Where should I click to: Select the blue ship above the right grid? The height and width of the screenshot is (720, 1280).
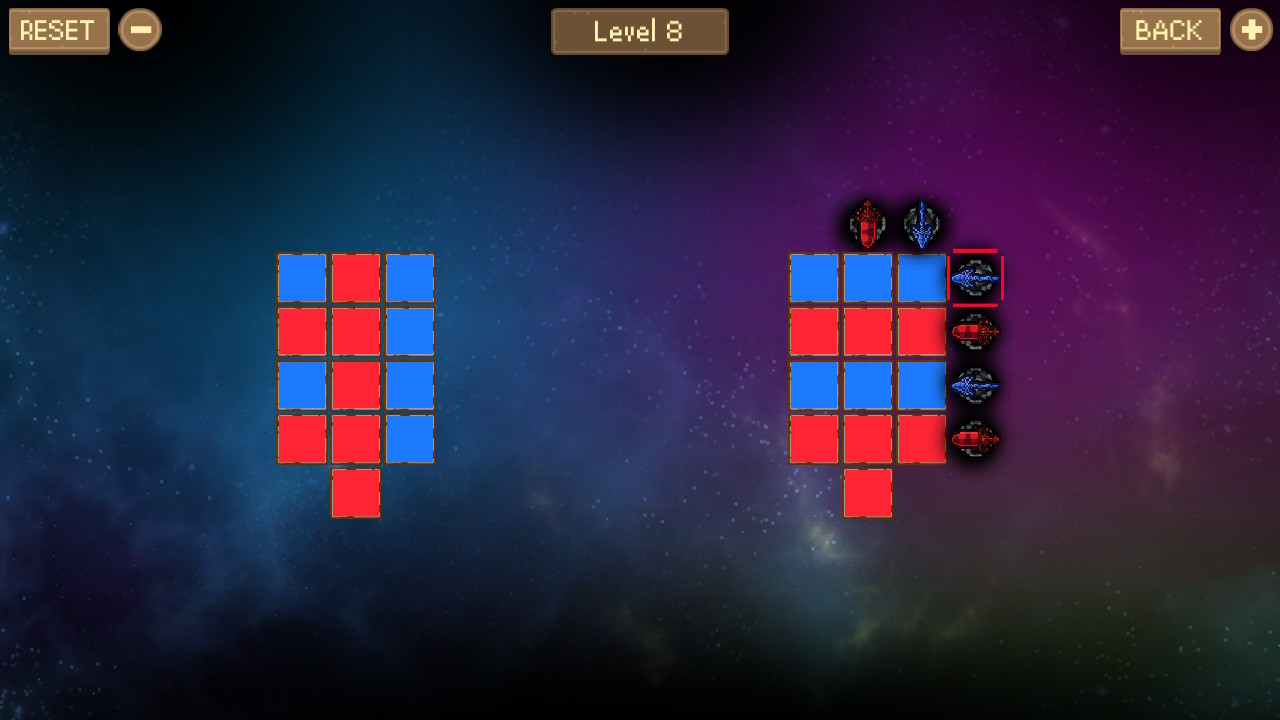tap(919, 224)
